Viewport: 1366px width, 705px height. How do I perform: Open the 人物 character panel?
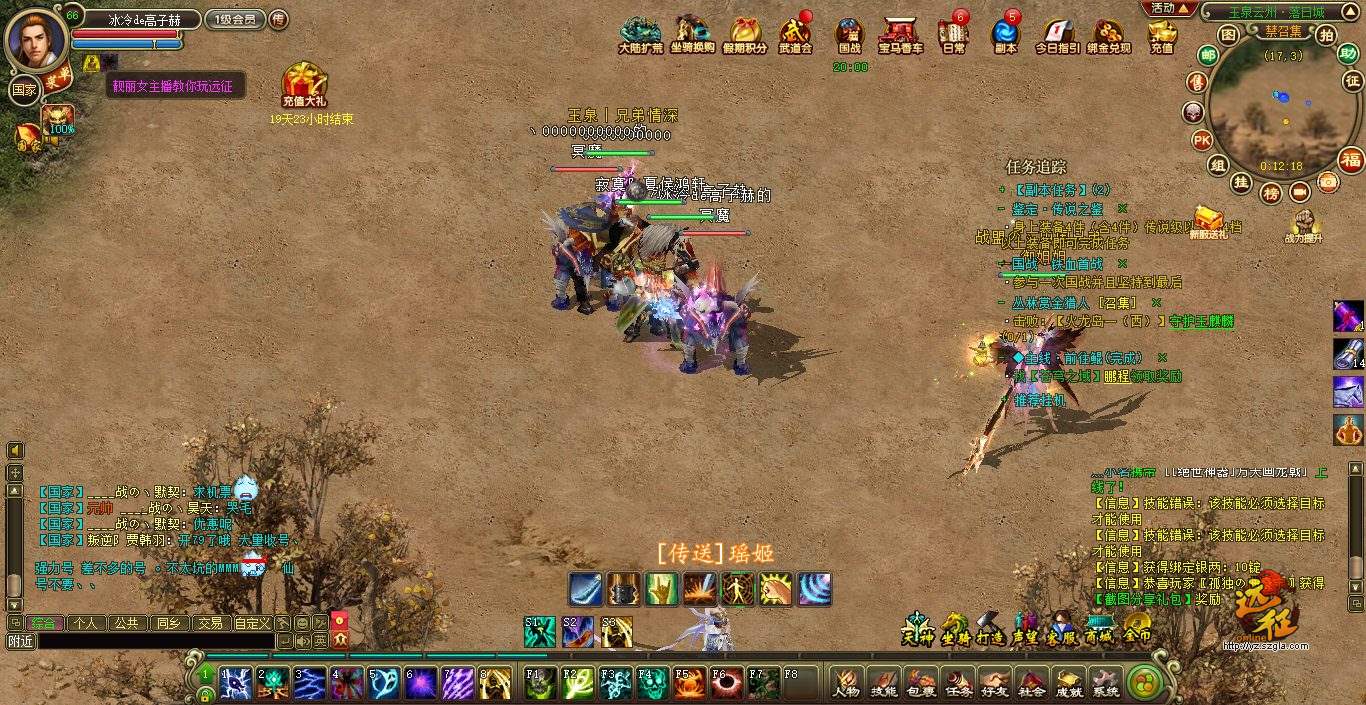point(846,682)
